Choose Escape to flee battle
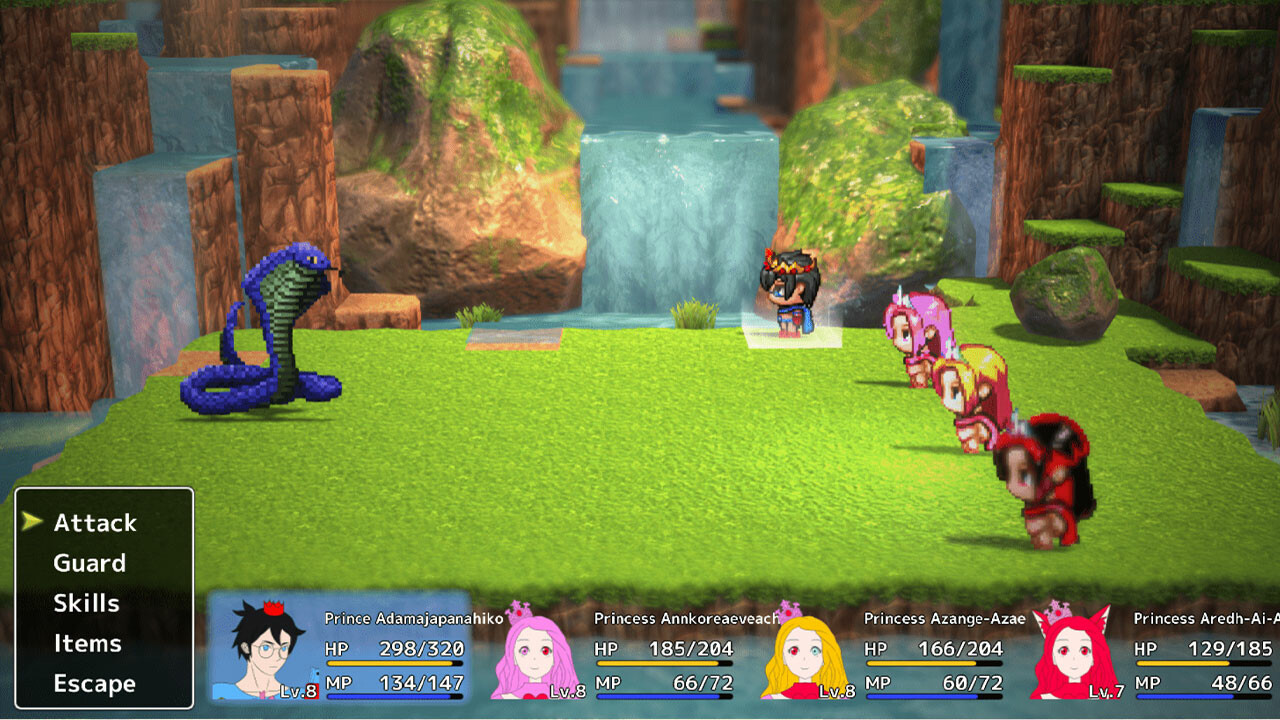The image size is (1280, 720). 95,684
